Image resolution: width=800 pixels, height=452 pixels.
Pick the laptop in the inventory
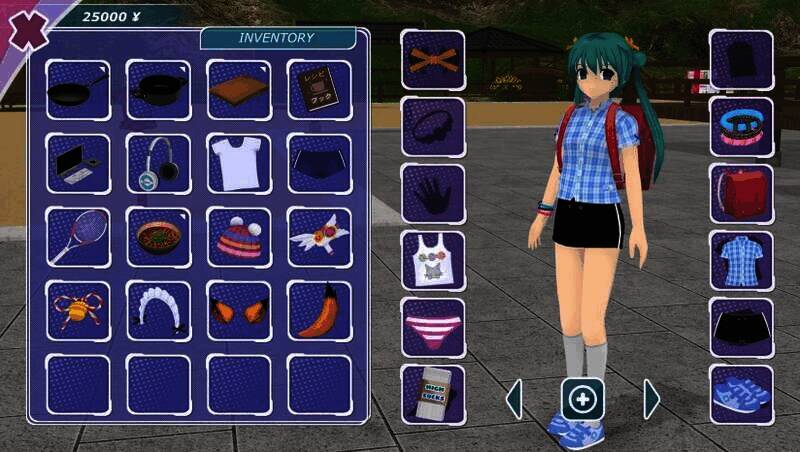pos(78,163)
